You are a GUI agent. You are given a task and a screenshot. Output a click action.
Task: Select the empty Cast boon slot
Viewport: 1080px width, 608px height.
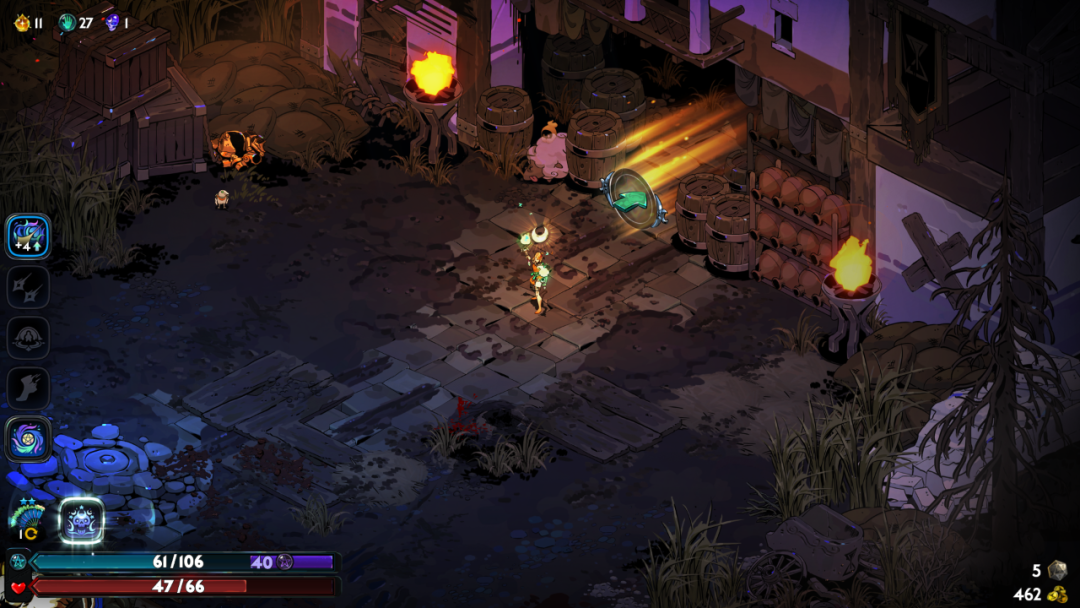(x=28, y=338)
